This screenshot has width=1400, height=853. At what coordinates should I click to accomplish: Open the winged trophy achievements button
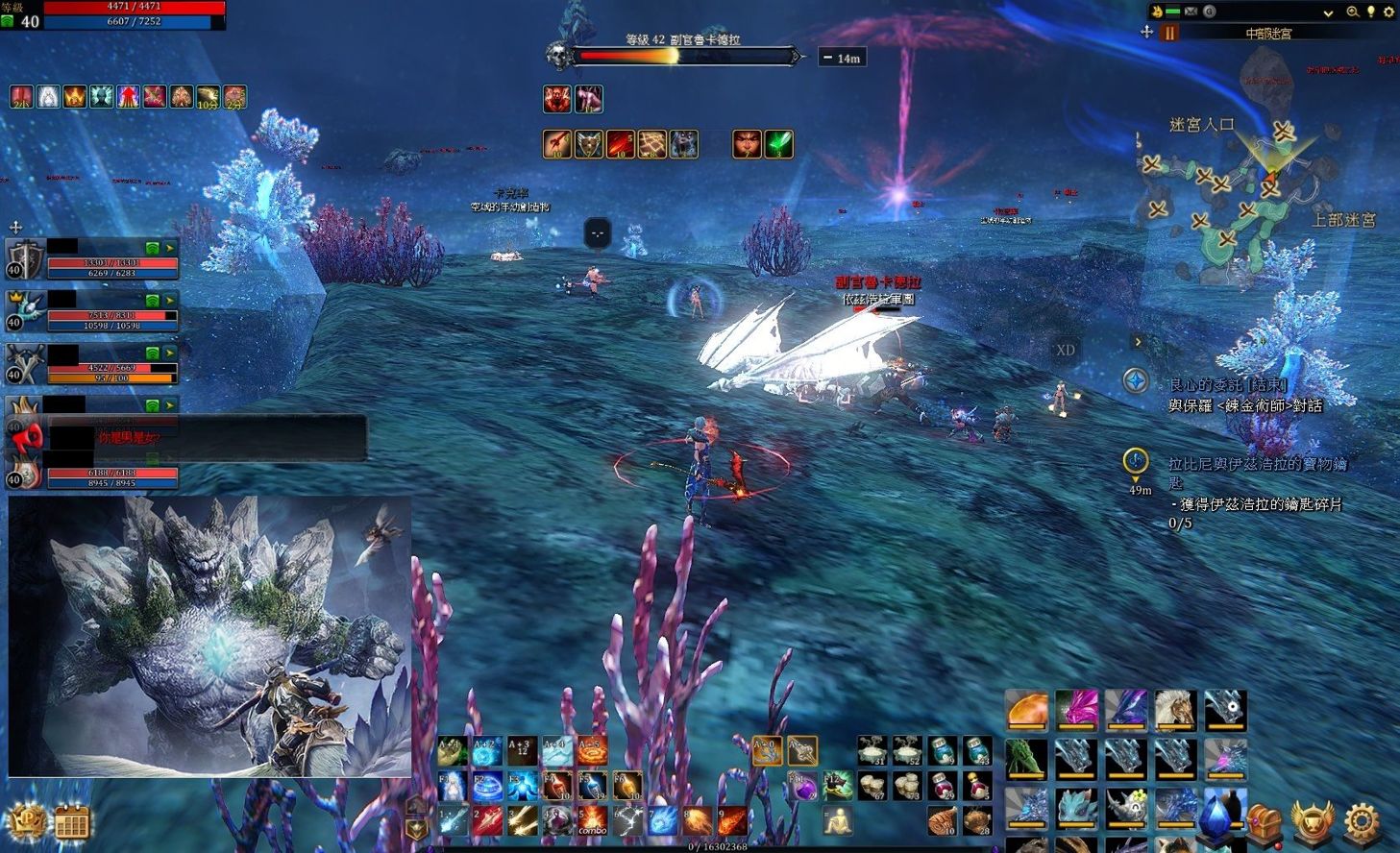click(x=1313, y=822)
